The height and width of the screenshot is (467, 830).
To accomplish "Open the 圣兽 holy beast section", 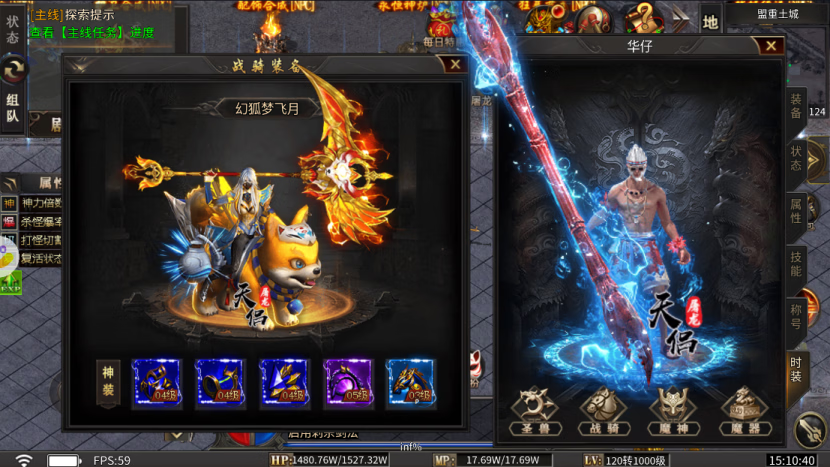I will click(535, 411).
